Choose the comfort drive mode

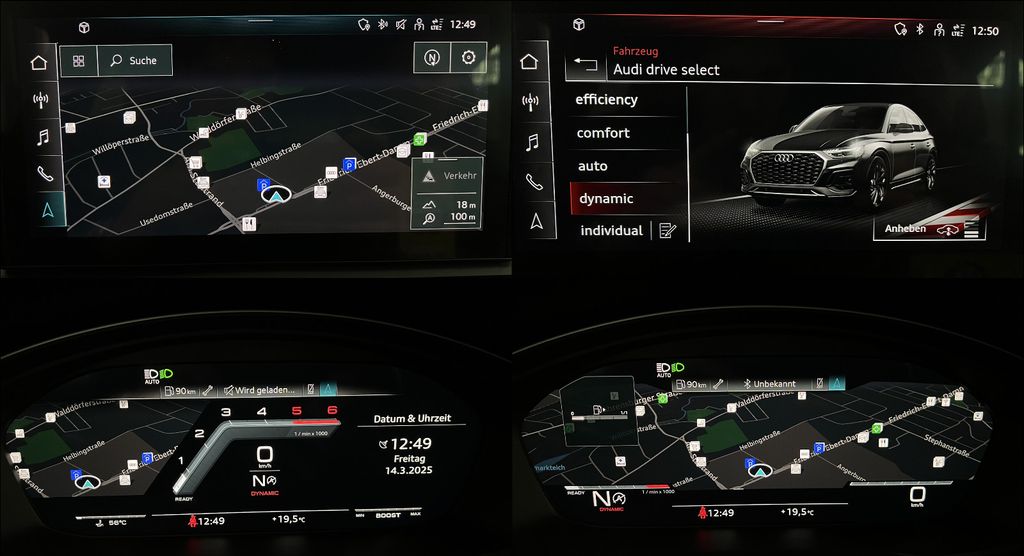604,133
